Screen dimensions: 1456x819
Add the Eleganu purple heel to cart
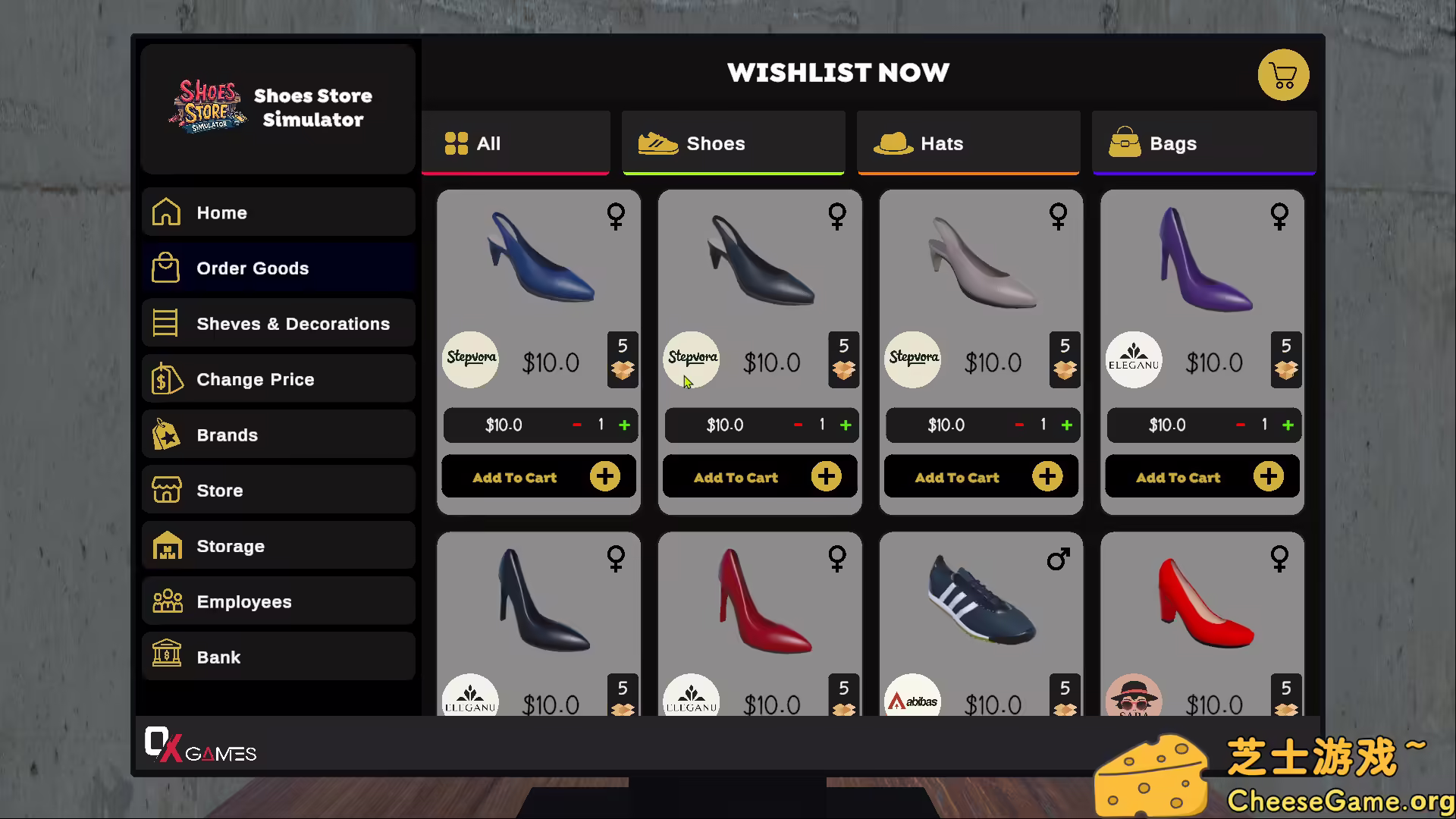click(x=1201, y=476)
